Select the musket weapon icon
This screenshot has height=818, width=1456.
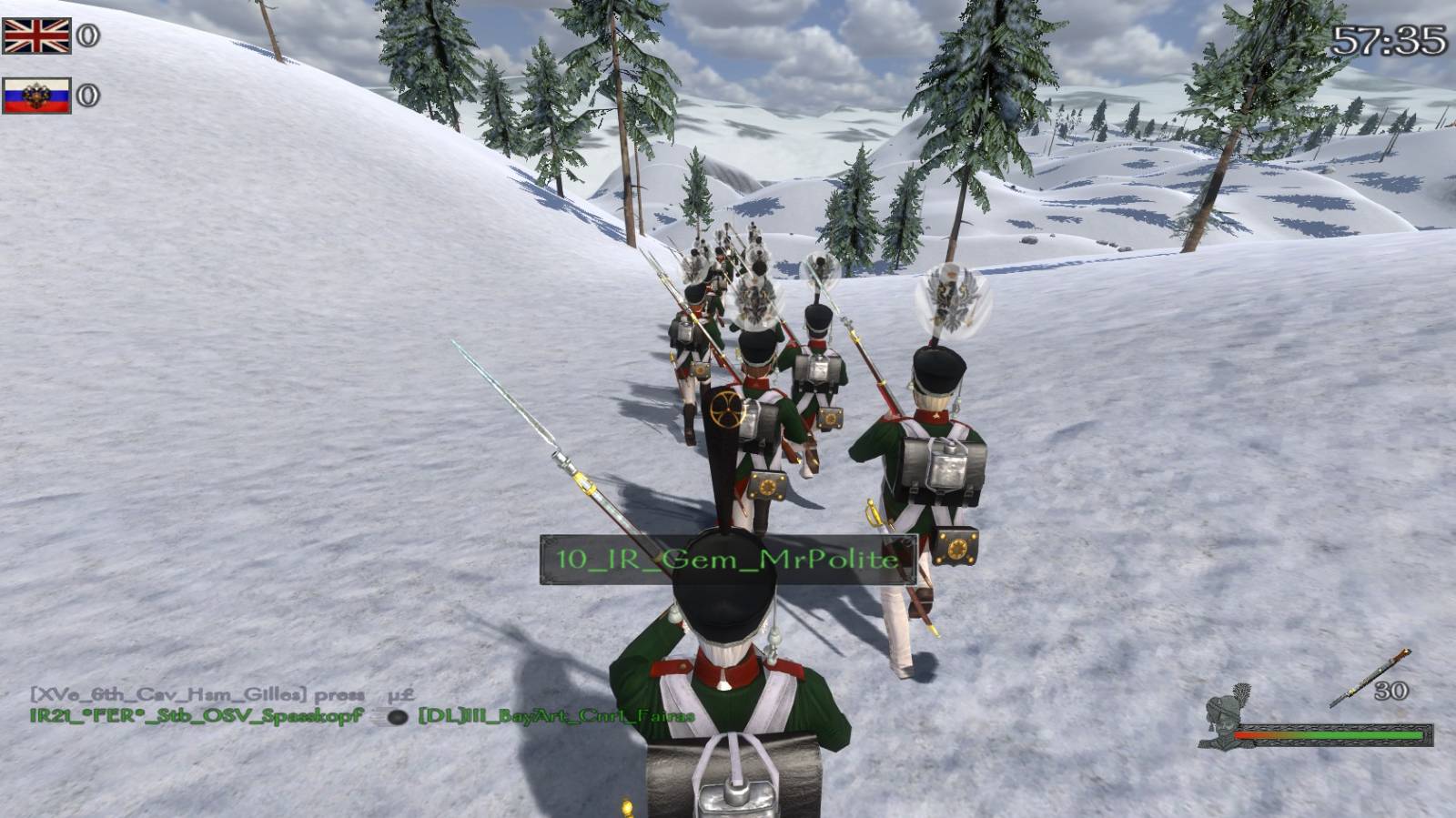click(1370, 678)
